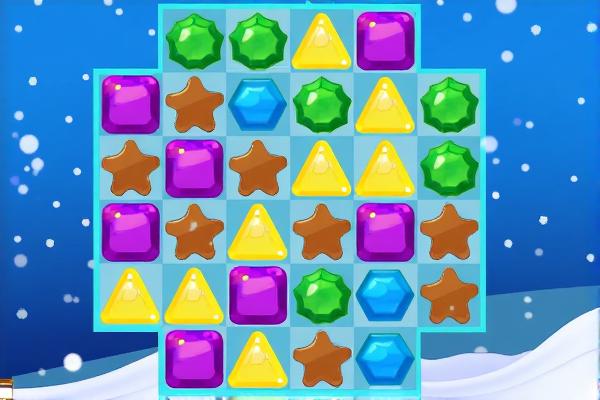This screenshot has width=600, height=400.
Task: Select the purple square in the top row
Action: [385, 41]
